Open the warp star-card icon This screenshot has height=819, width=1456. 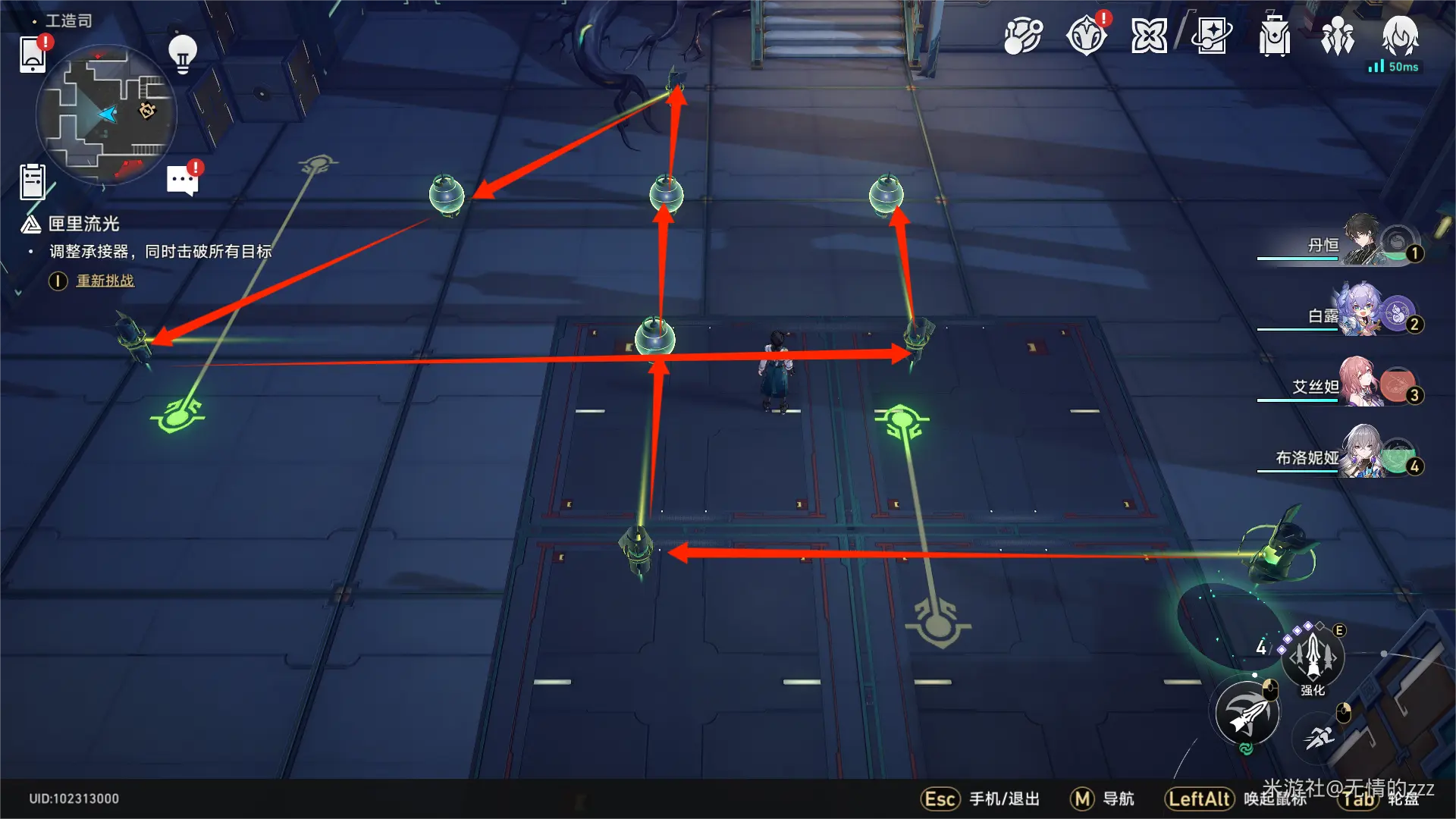coord(1211,36)
